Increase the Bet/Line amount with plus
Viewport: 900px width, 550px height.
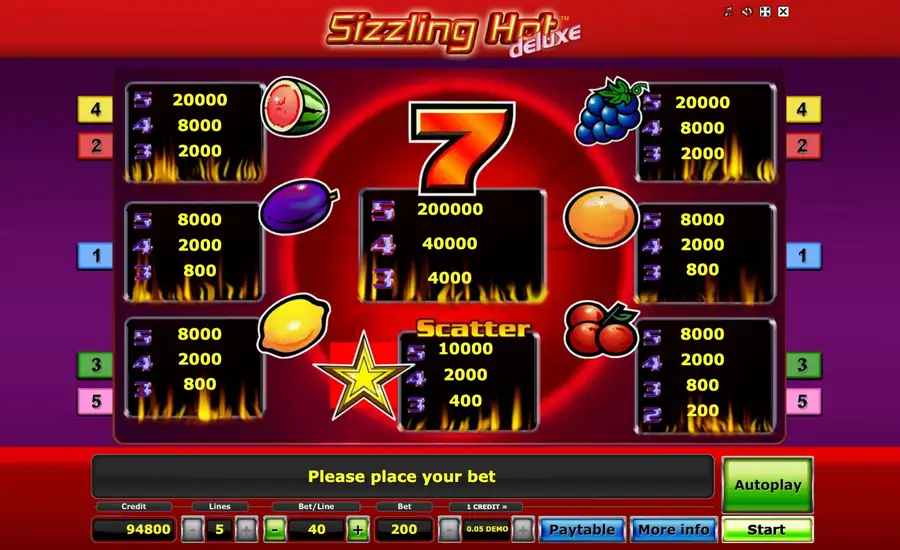357,529
